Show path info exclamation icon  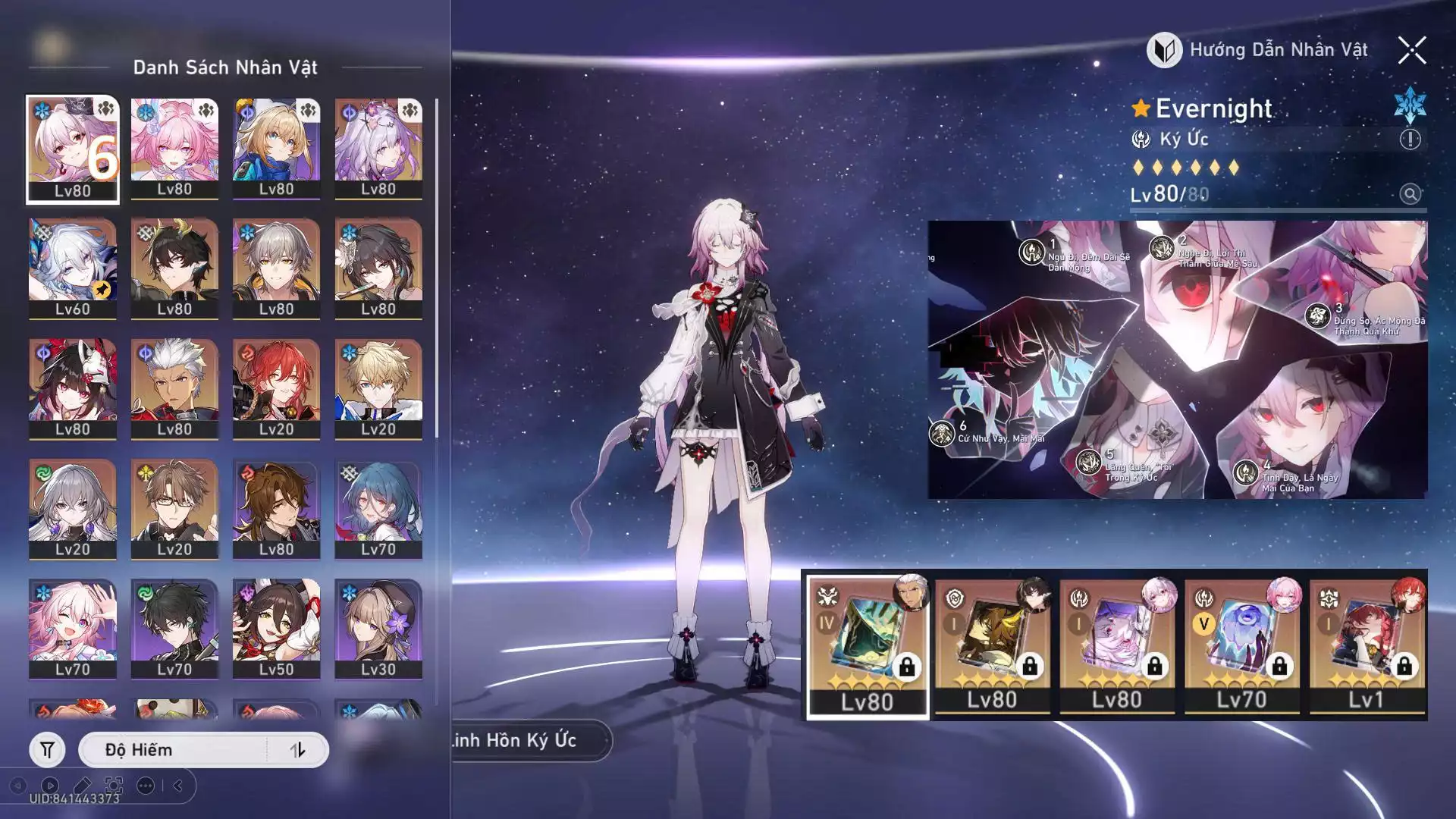pos(1410,140)
